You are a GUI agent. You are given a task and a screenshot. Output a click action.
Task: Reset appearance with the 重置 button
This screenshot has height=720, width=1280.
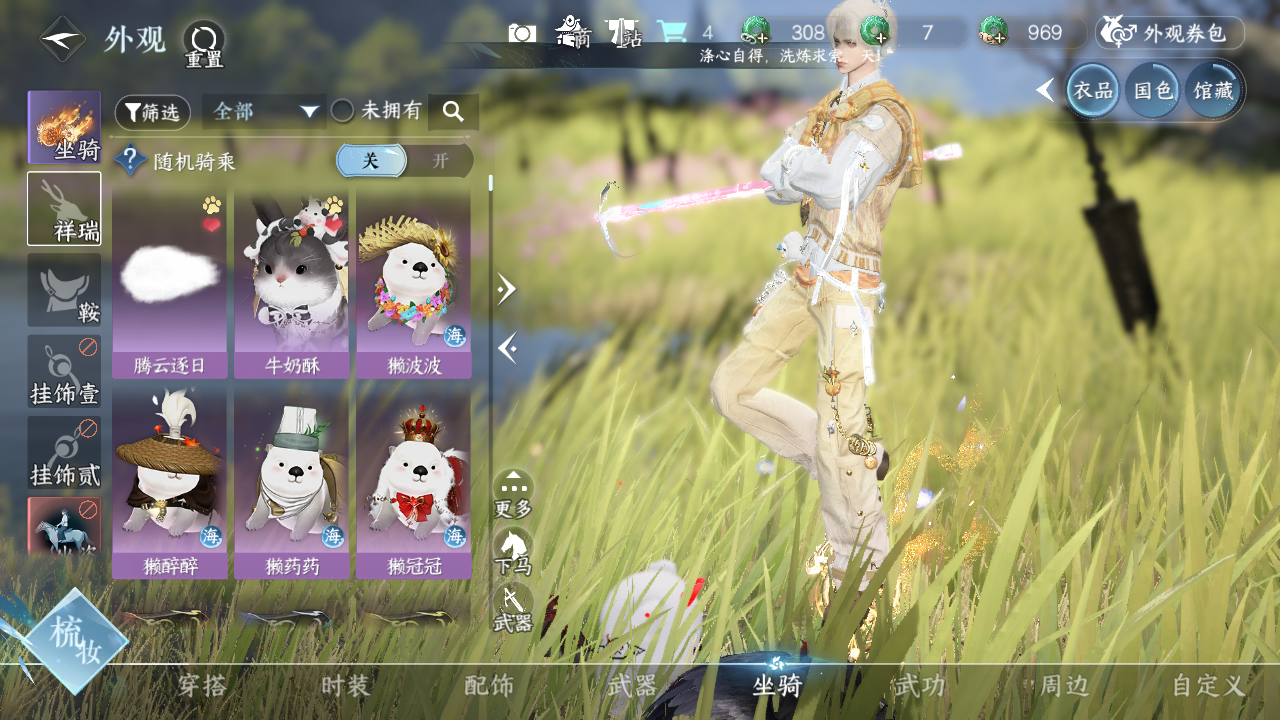204,42
